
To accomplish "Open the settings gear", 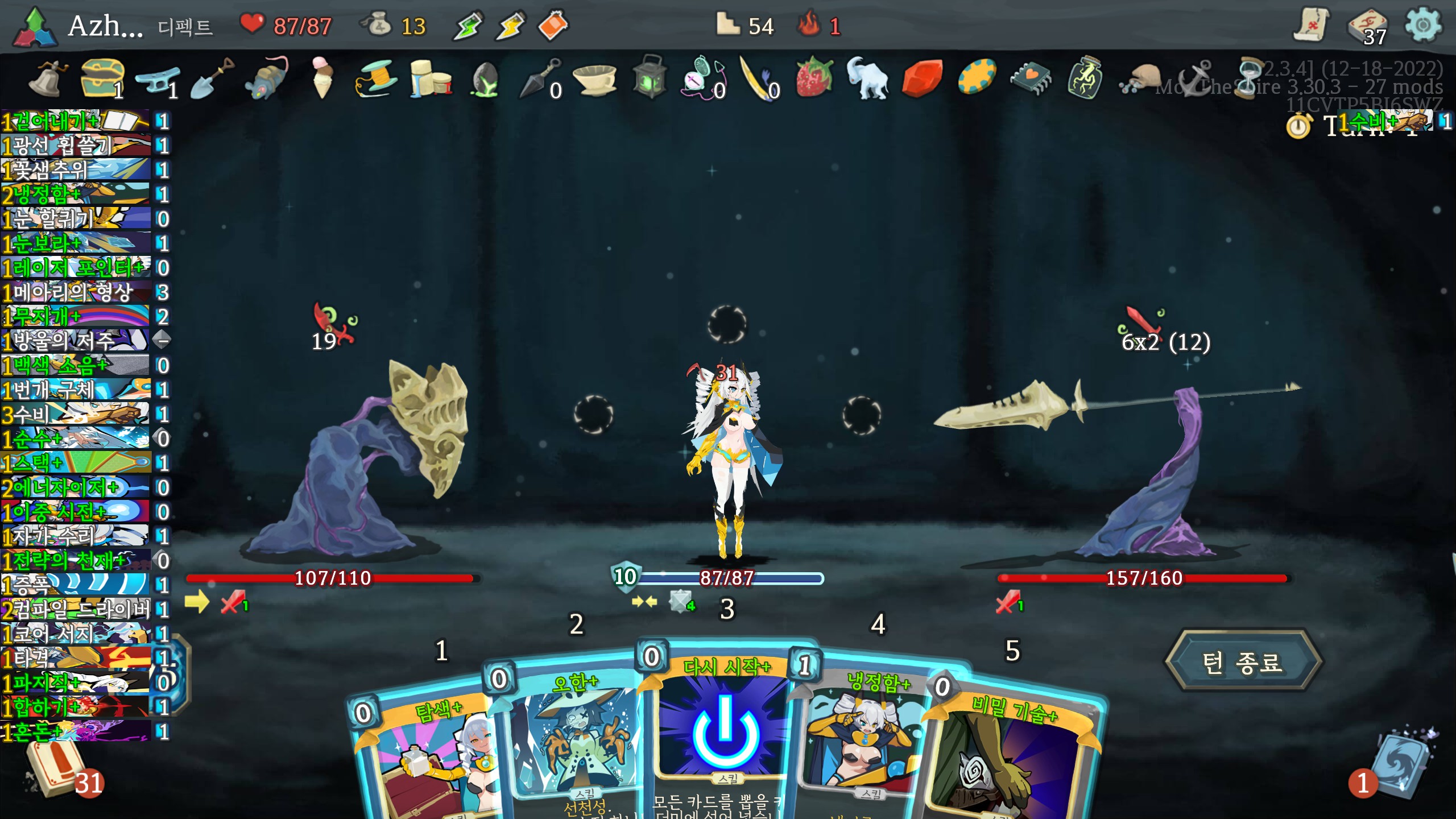I will (x=1423, y=26).
